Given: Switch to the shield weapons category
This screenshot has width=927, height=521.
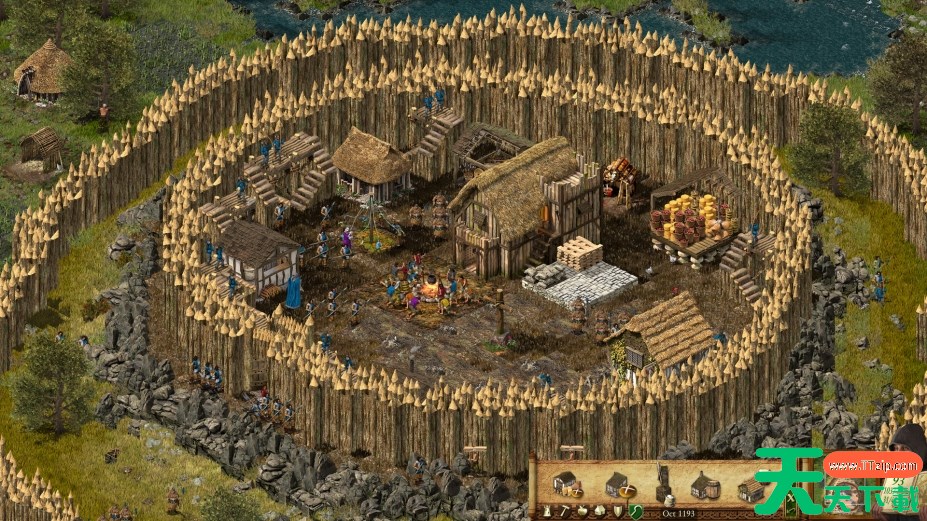Looking at the screenshot, I should pyautogui.click(x=617, y=511).
